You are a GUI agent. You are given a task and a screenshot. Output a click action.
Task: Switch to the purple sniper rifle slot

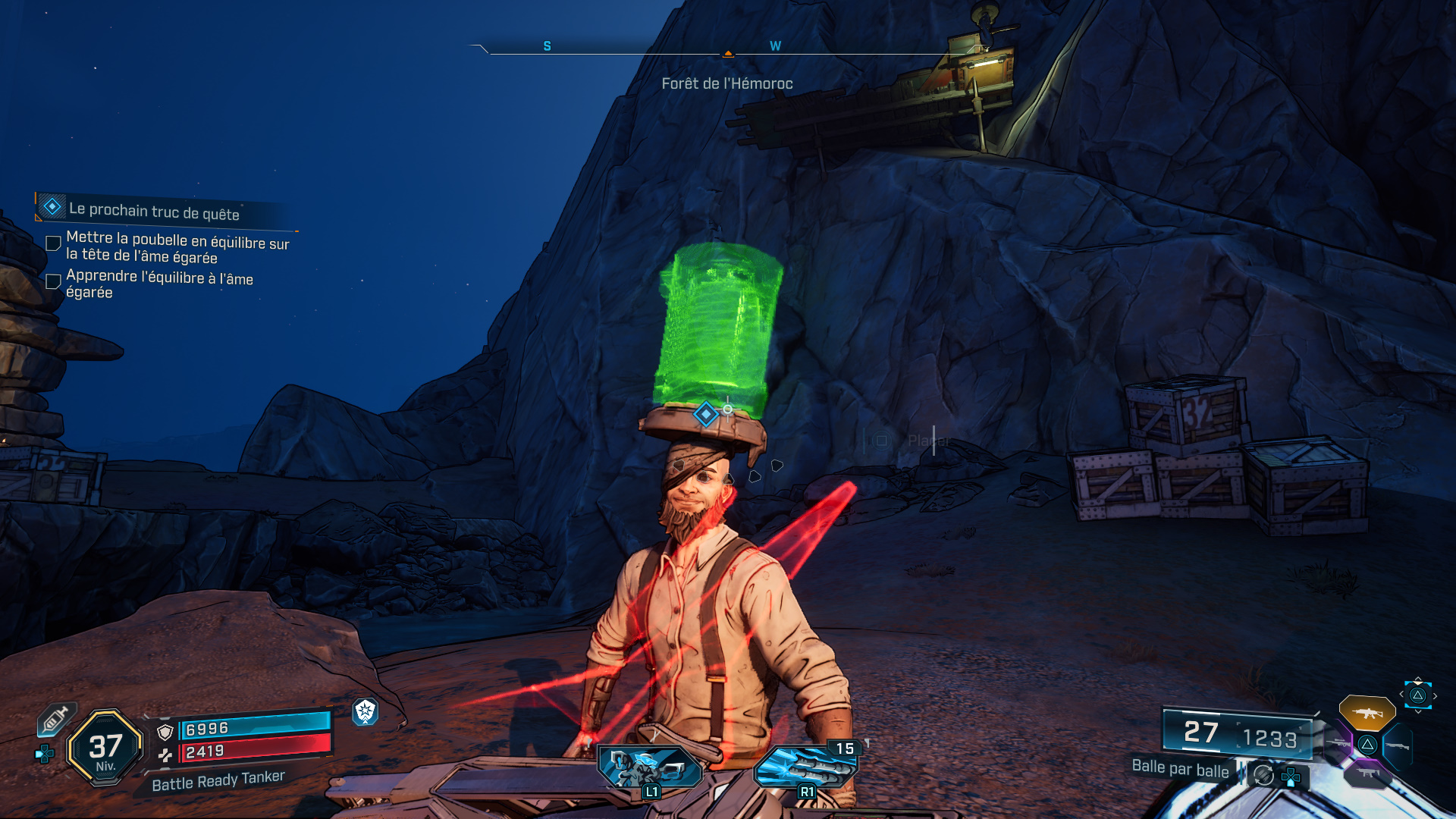tap(1338, 743)
